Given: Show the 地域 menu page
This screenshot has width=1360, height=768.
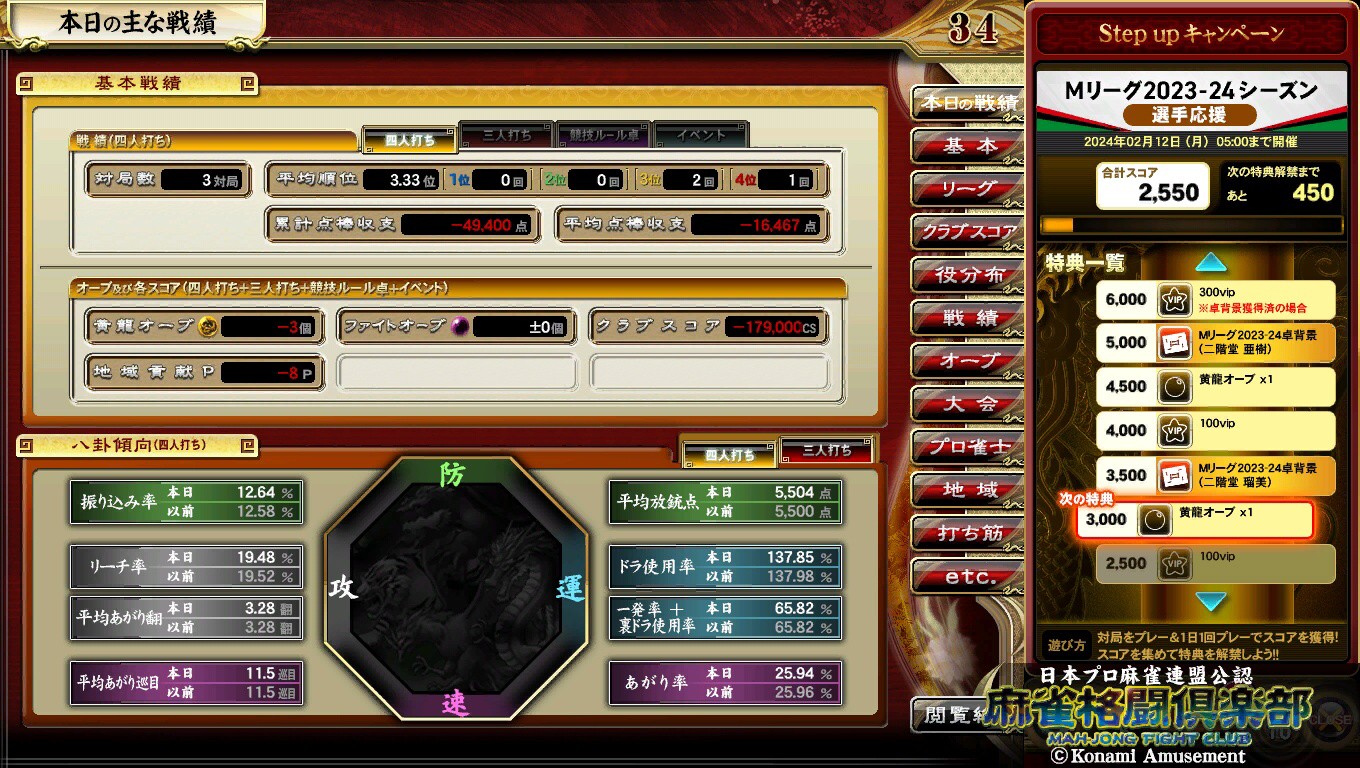Looking at the screenshot, I should pos(968,490).
